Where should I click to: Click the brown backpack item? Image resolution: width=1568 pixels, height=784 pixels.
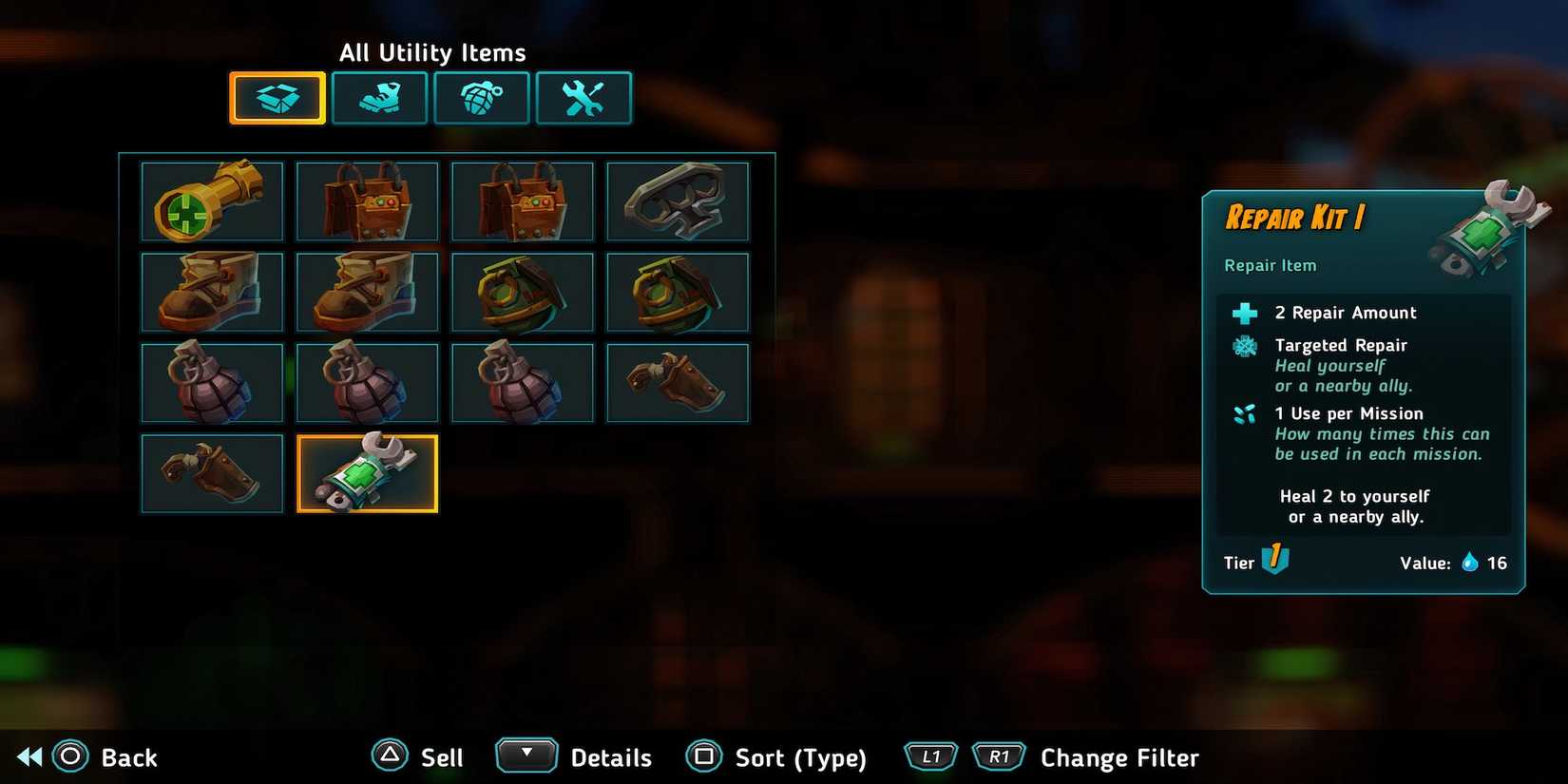coord(368,201)
